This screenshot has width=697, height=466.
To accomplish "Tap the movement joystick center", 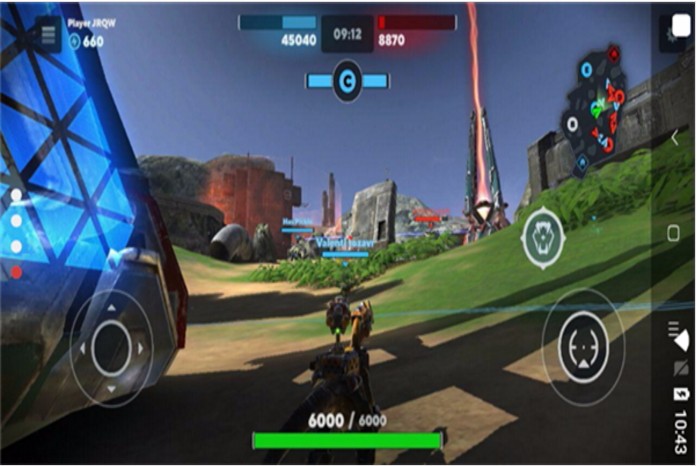I will click(111, 347).
